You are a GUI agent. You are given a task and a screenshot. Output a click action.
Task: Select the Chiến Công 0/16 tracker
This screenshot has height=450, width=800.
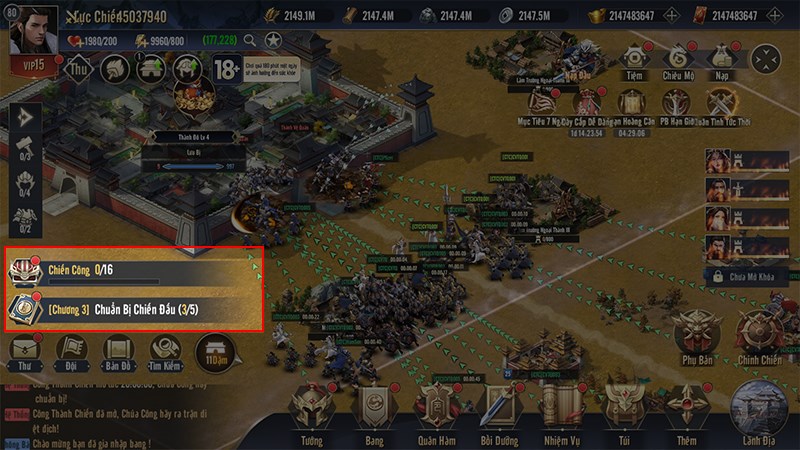click(x=135, y=271)
